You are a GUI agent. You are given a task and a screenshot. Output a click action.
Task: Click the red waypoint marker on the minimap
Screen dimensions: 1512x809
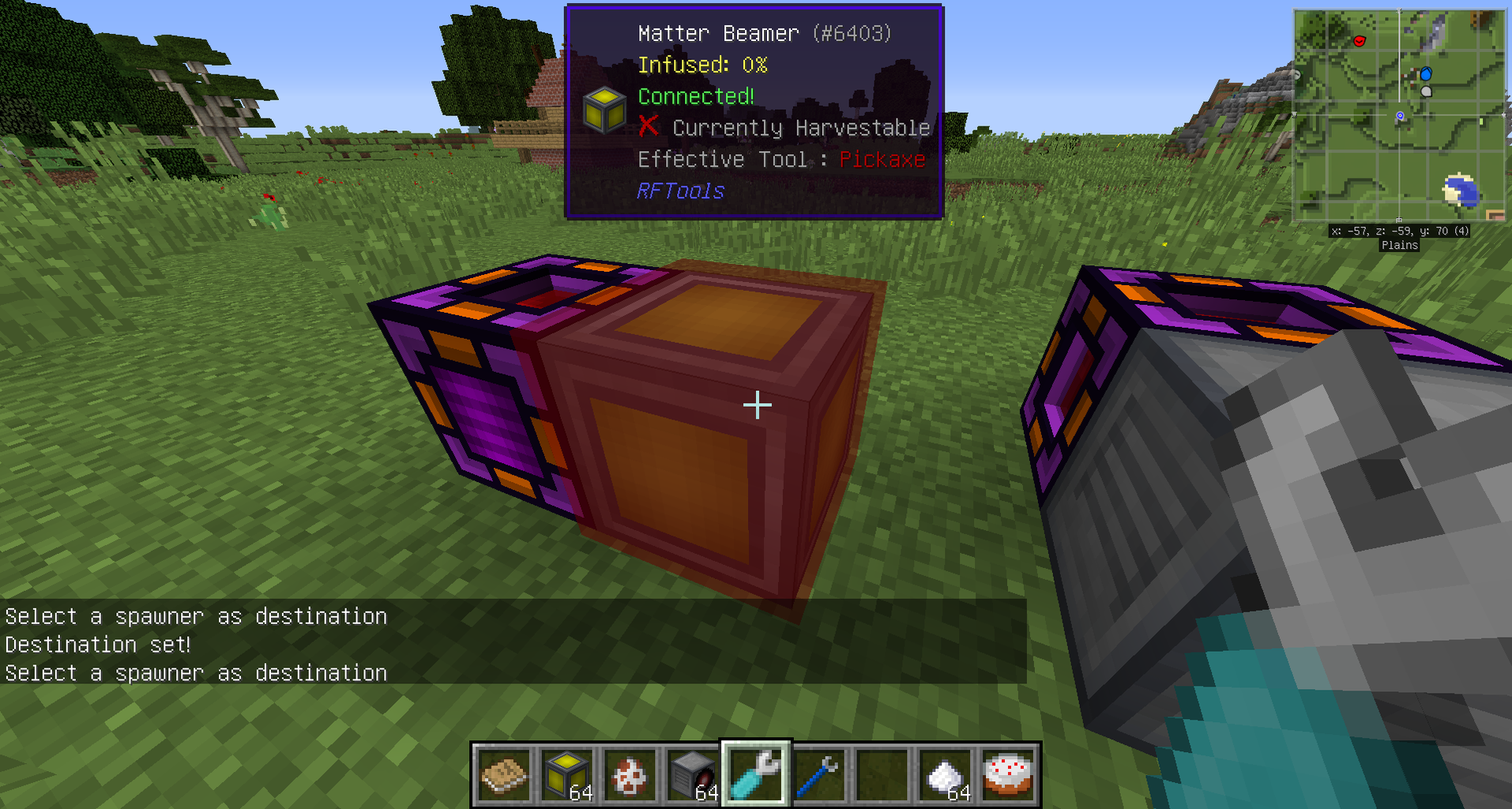click(x=1359, y=42)
